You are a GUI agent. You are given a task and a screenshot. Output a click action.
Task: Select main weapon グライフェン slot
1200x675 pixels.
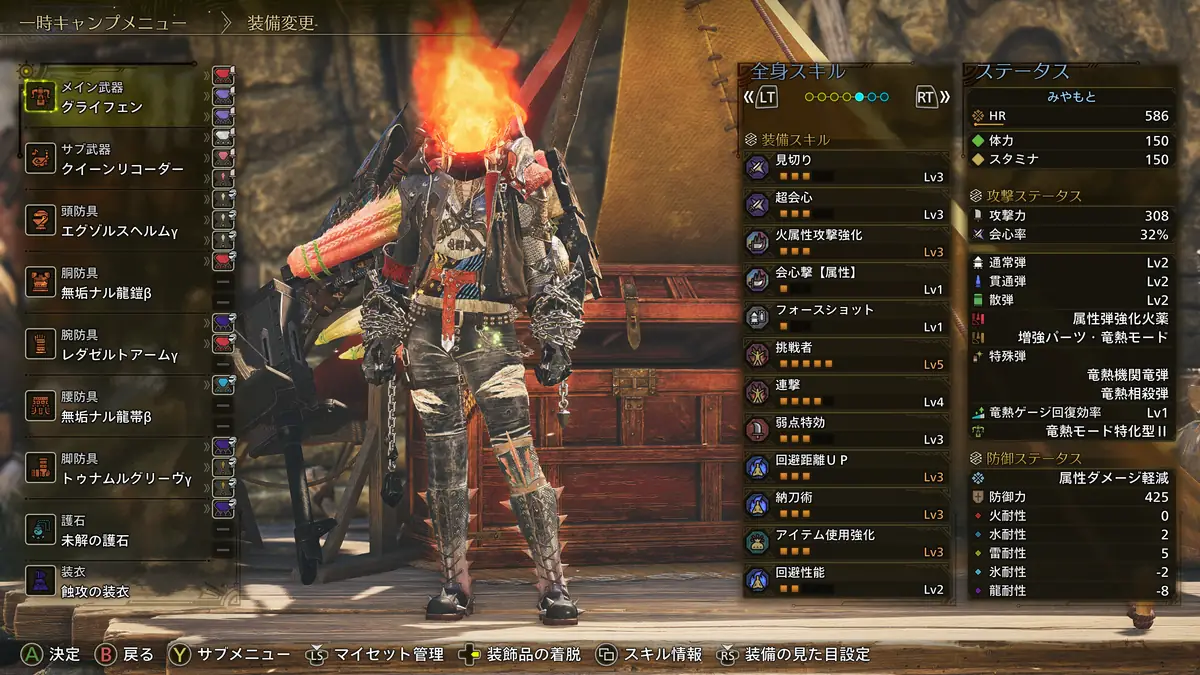pos(110,97)
